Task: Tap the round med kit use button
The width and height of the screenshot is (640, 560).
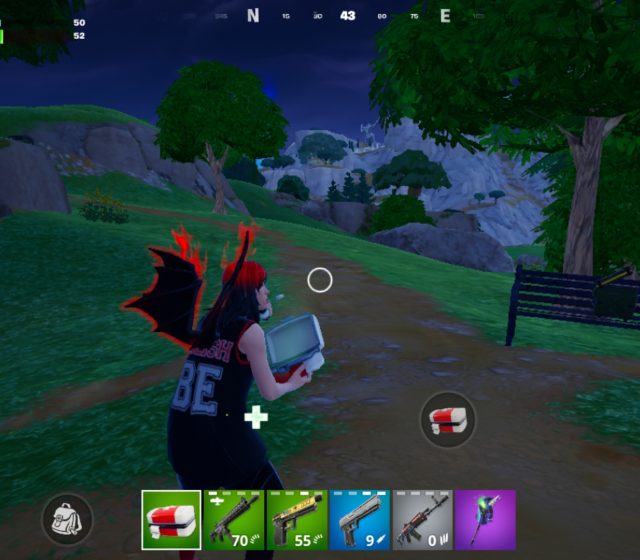Action: point(447,419)
